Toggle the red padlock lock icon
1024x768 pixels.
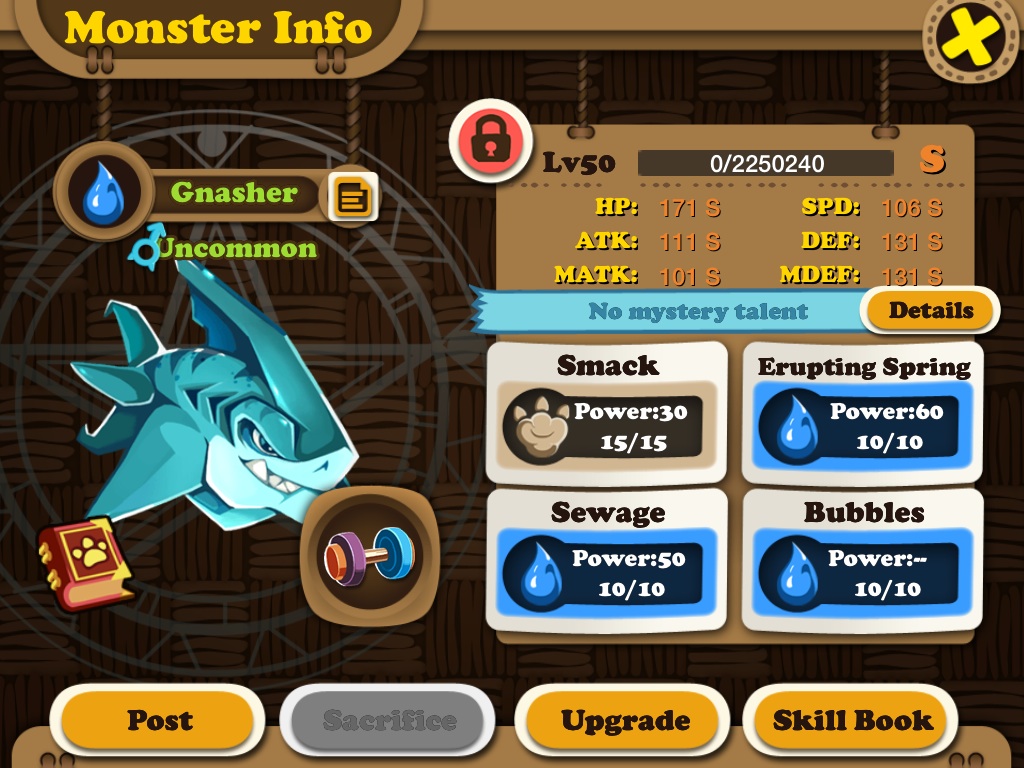488,141
